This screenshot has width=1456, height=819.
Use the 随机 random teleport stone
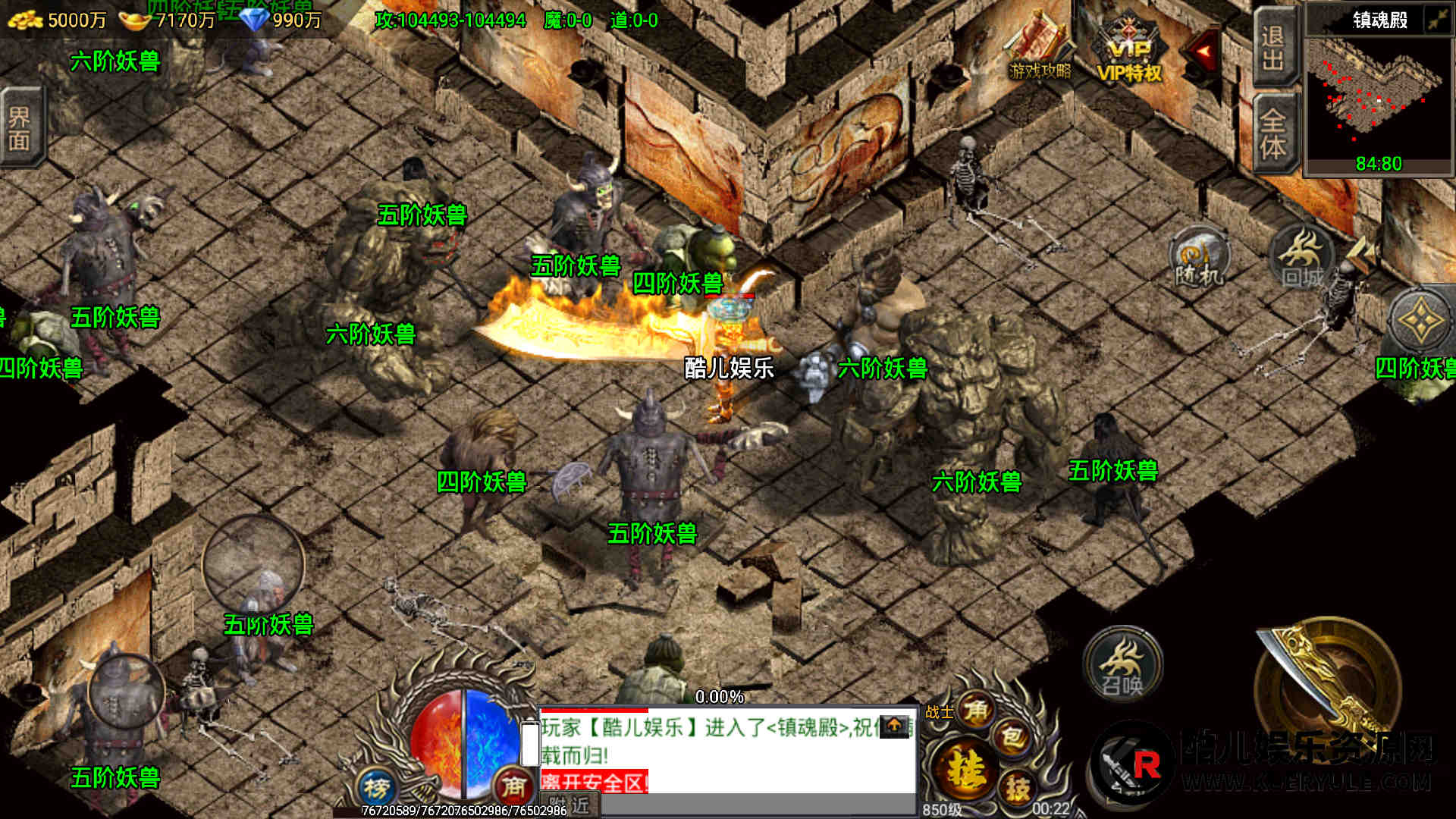tap(1199, 258)
